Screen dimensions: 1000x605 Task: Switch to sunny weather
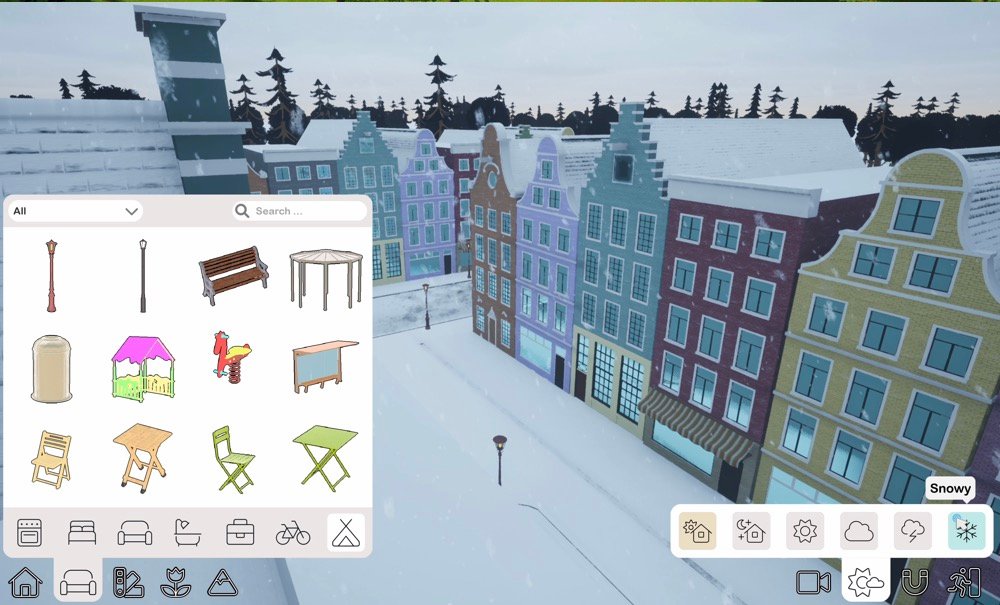(805, 531)
